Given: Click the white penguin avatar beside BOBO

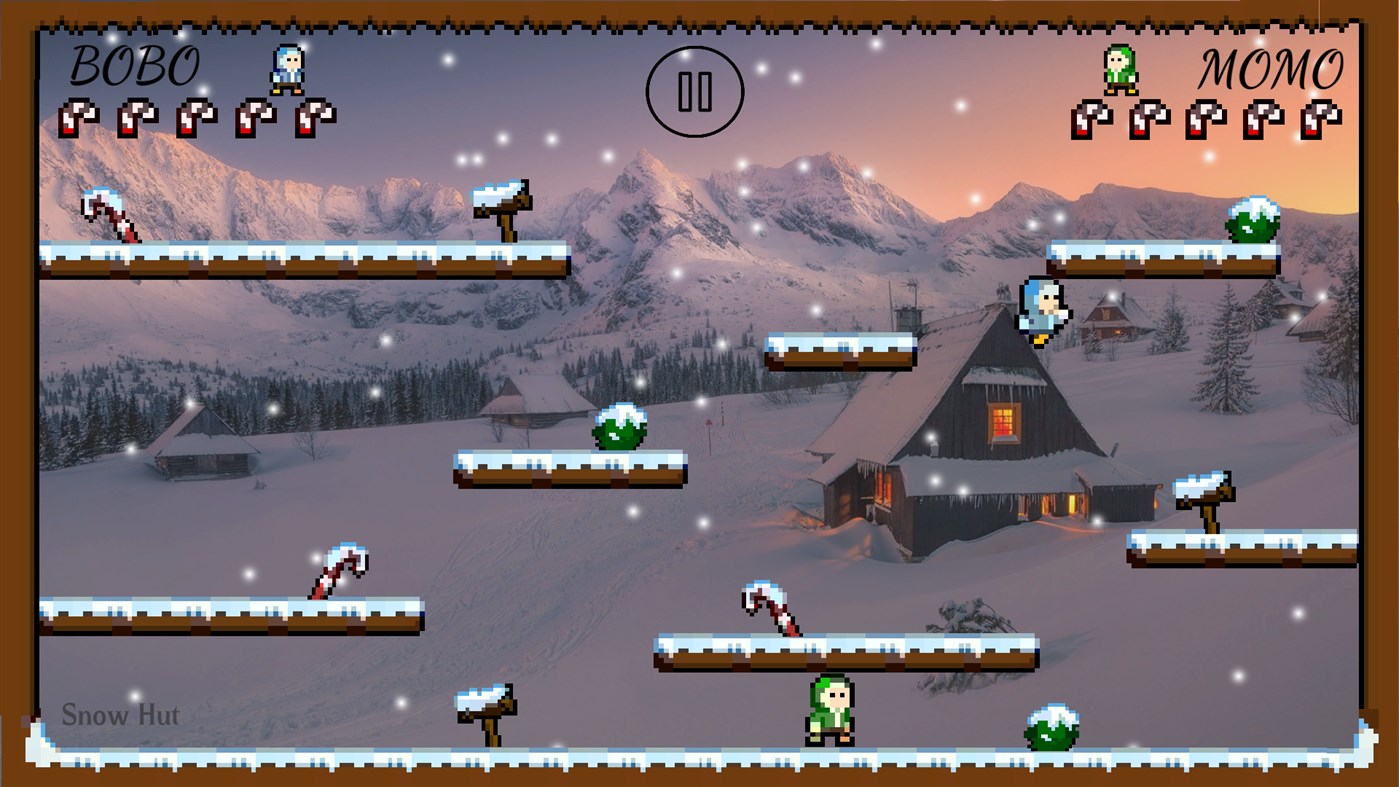Looking at the screenshot, I should pyautogui.click(x=287, y=68).
